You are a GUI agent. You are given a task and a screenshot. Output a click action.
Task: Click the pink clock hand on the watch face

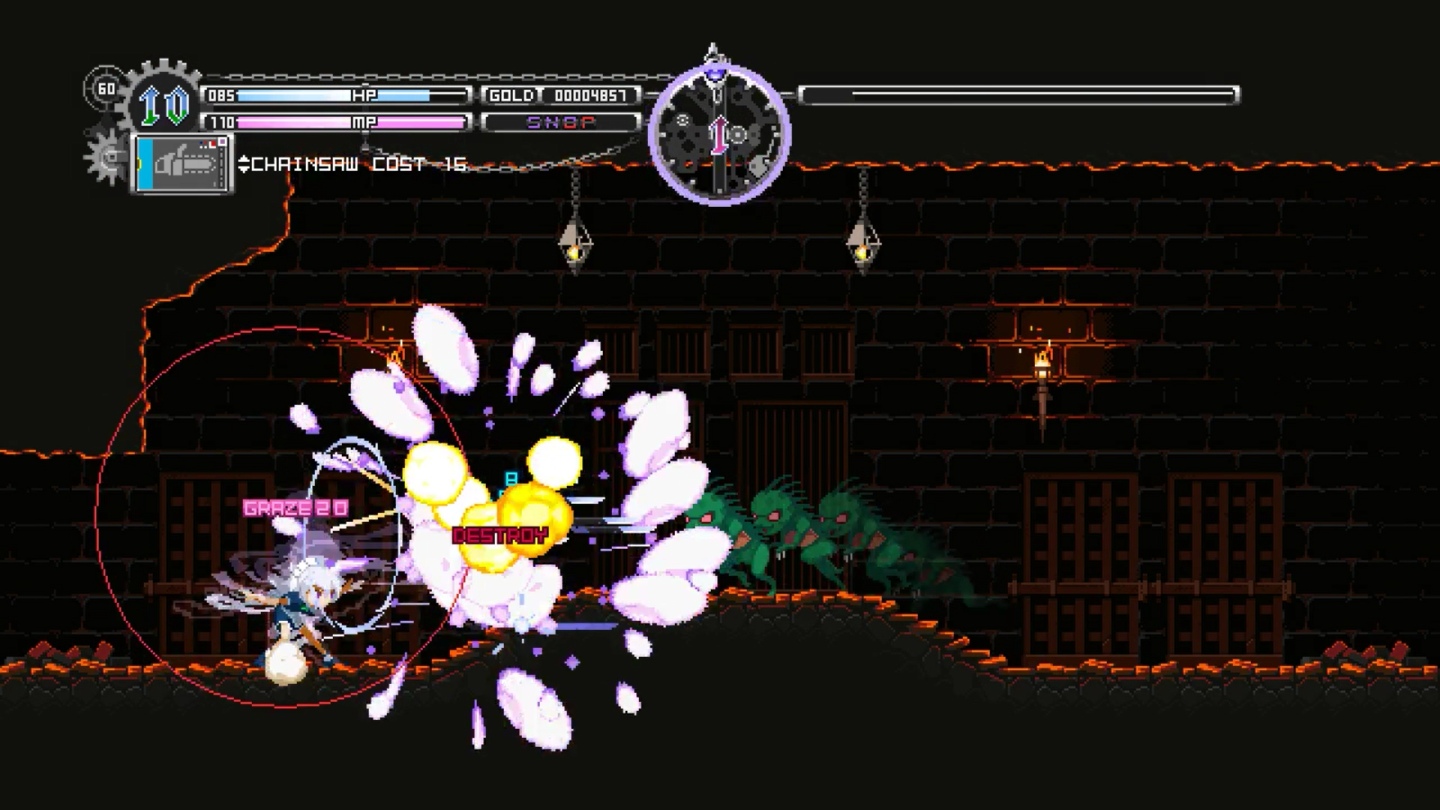click(719, 135)
